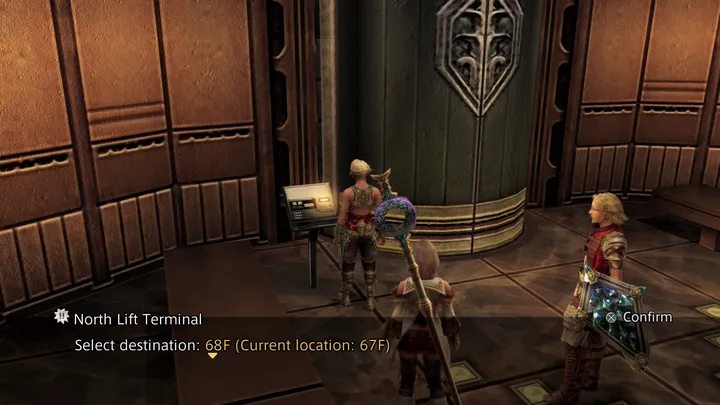
Task: Select the 68F destination value
Action: [215, 345]
